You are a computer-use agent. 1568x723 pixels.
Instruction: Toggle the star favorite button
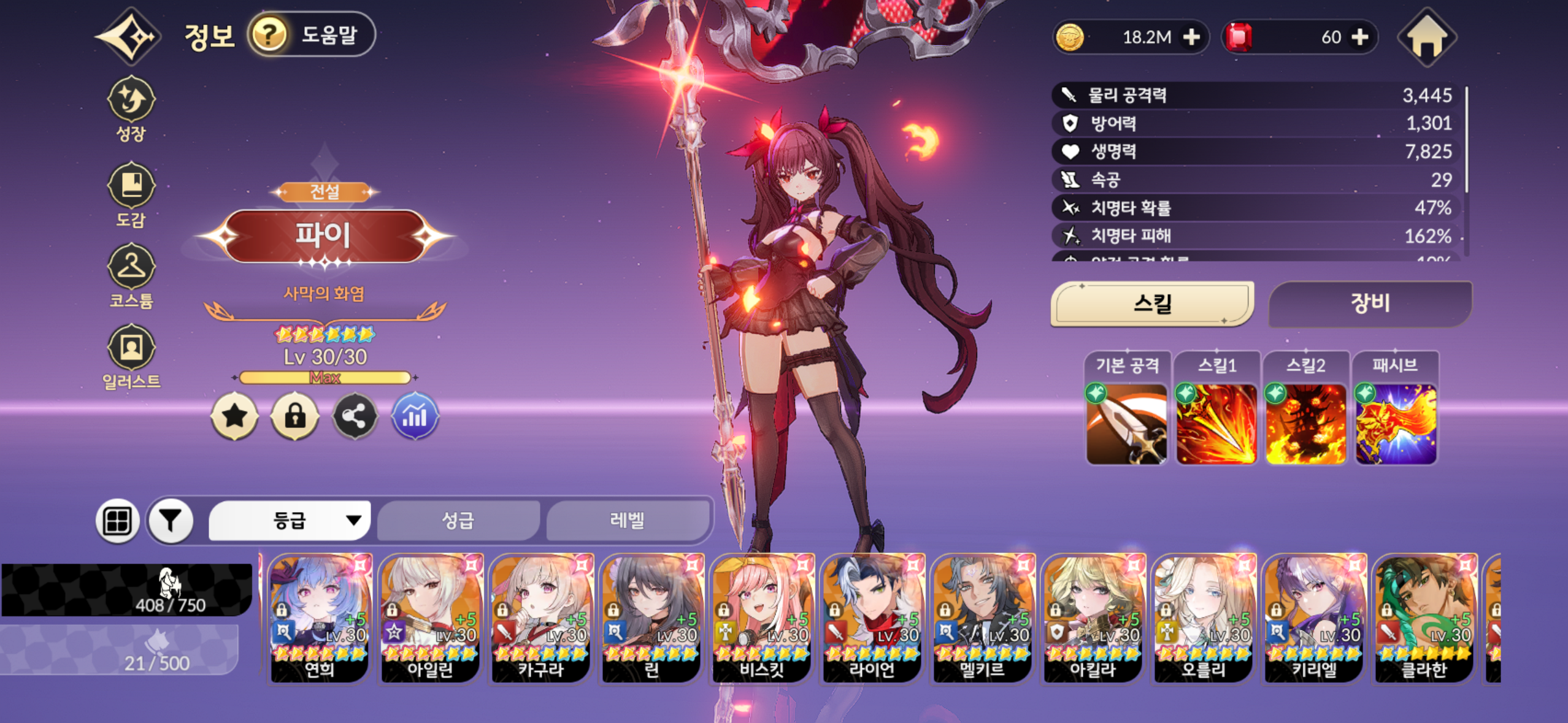[234, 417]
